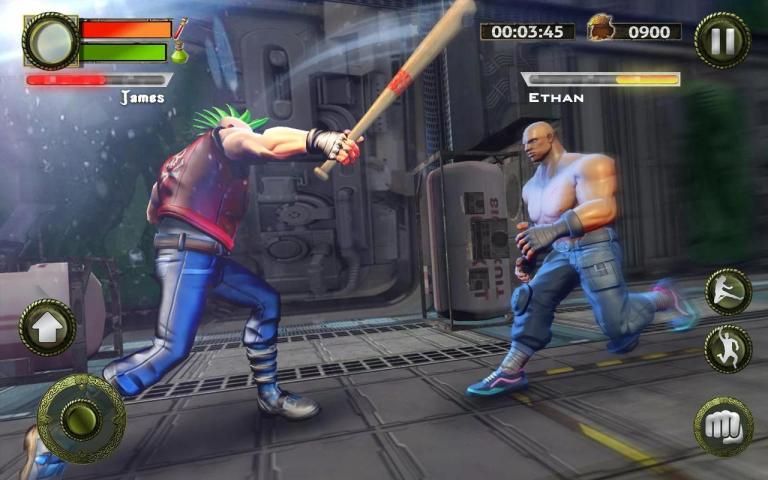Throw a punch with the fist button

tap(723, 425)
